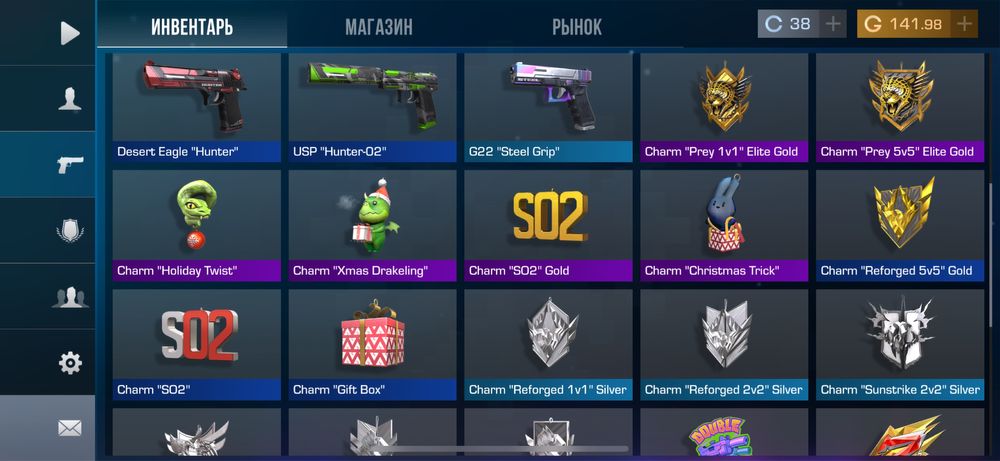The image size is (1000, 461).
Task: Open the friends group sidebar icon
Action: [69, 296]
